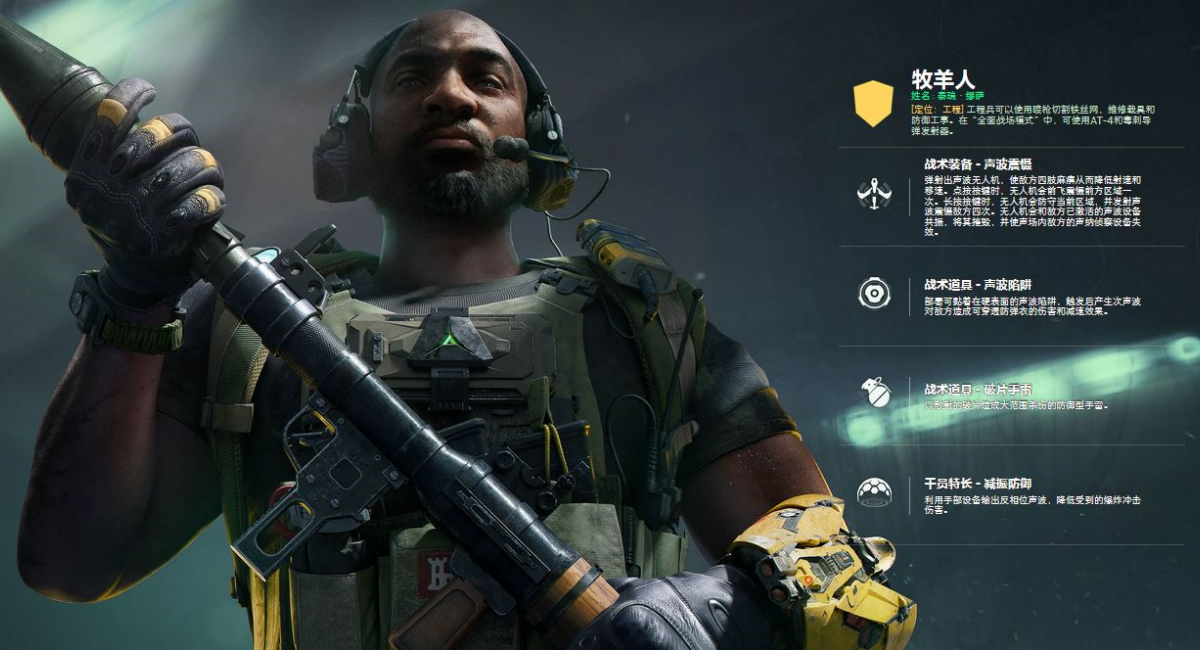Viewport: 1200px width, 650px height.
Task: Select the frag grenade gadget icon
Action: [875, 392]
